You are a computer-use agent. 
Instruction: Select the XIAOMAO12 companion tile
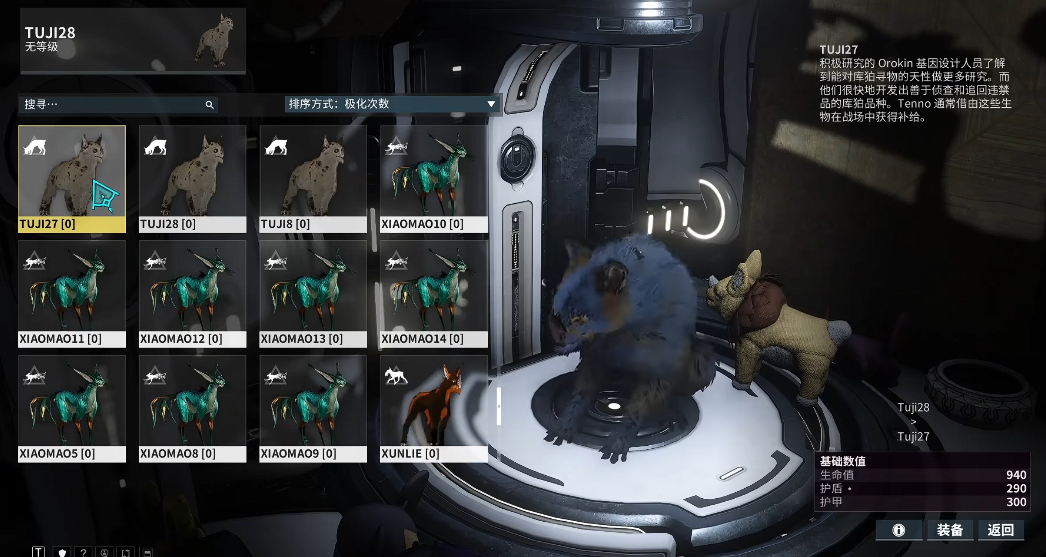(193, 293)
